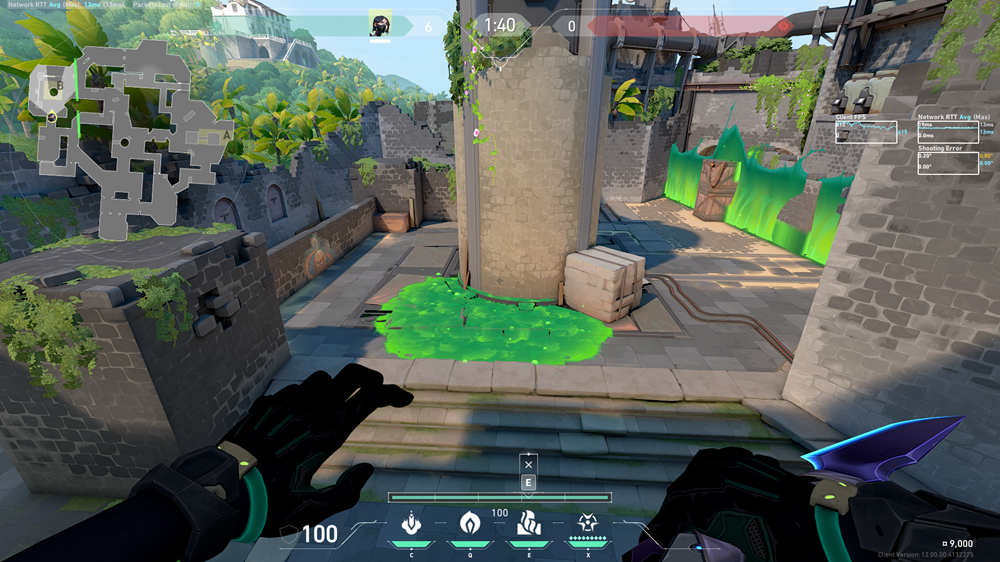
Task: Click the Client FPS performance graph
Action: [x=866, y=132]
